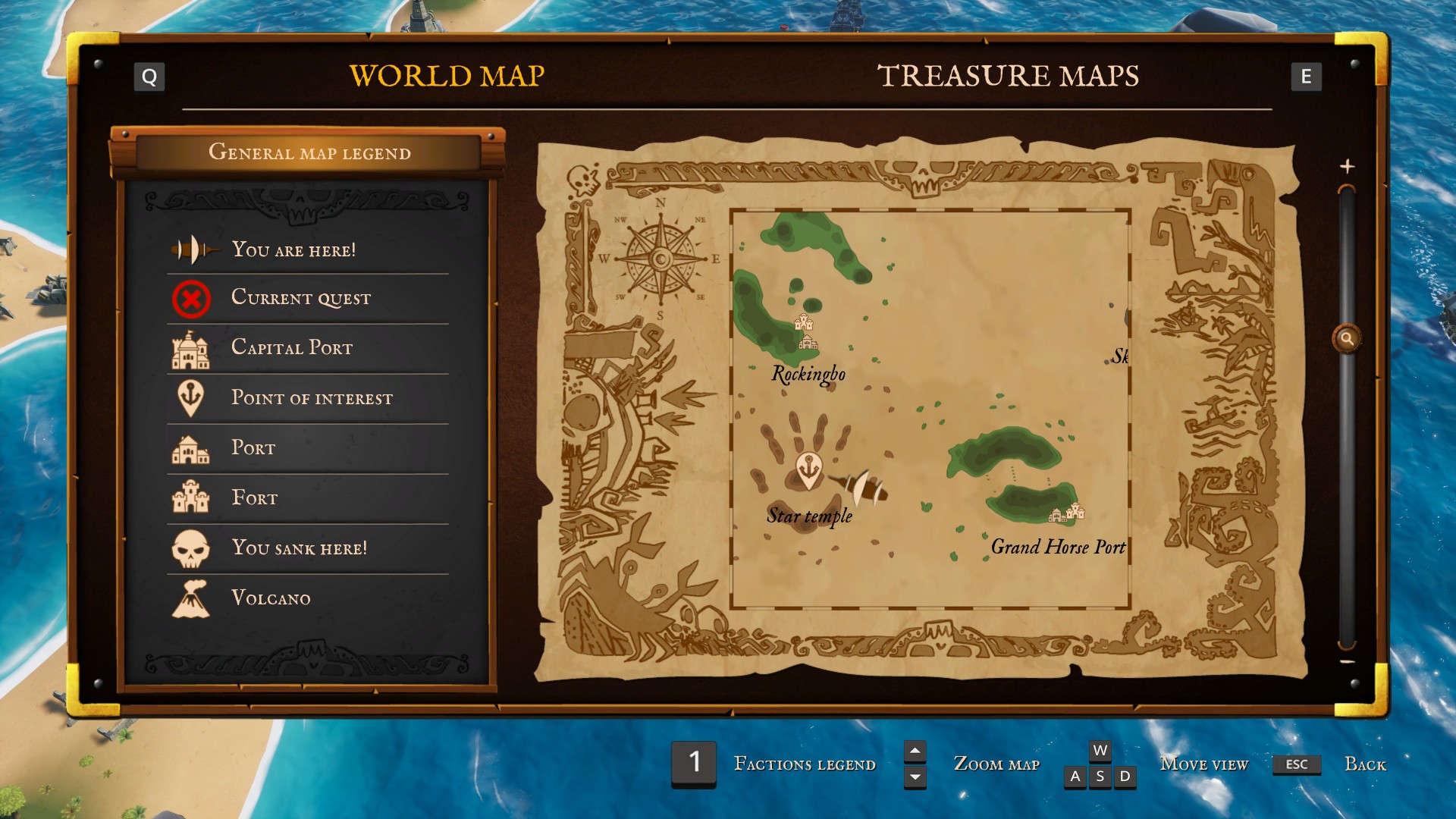
Task: Select the 'You are here!' ship icon in legend
Action: tap(190, 248)
